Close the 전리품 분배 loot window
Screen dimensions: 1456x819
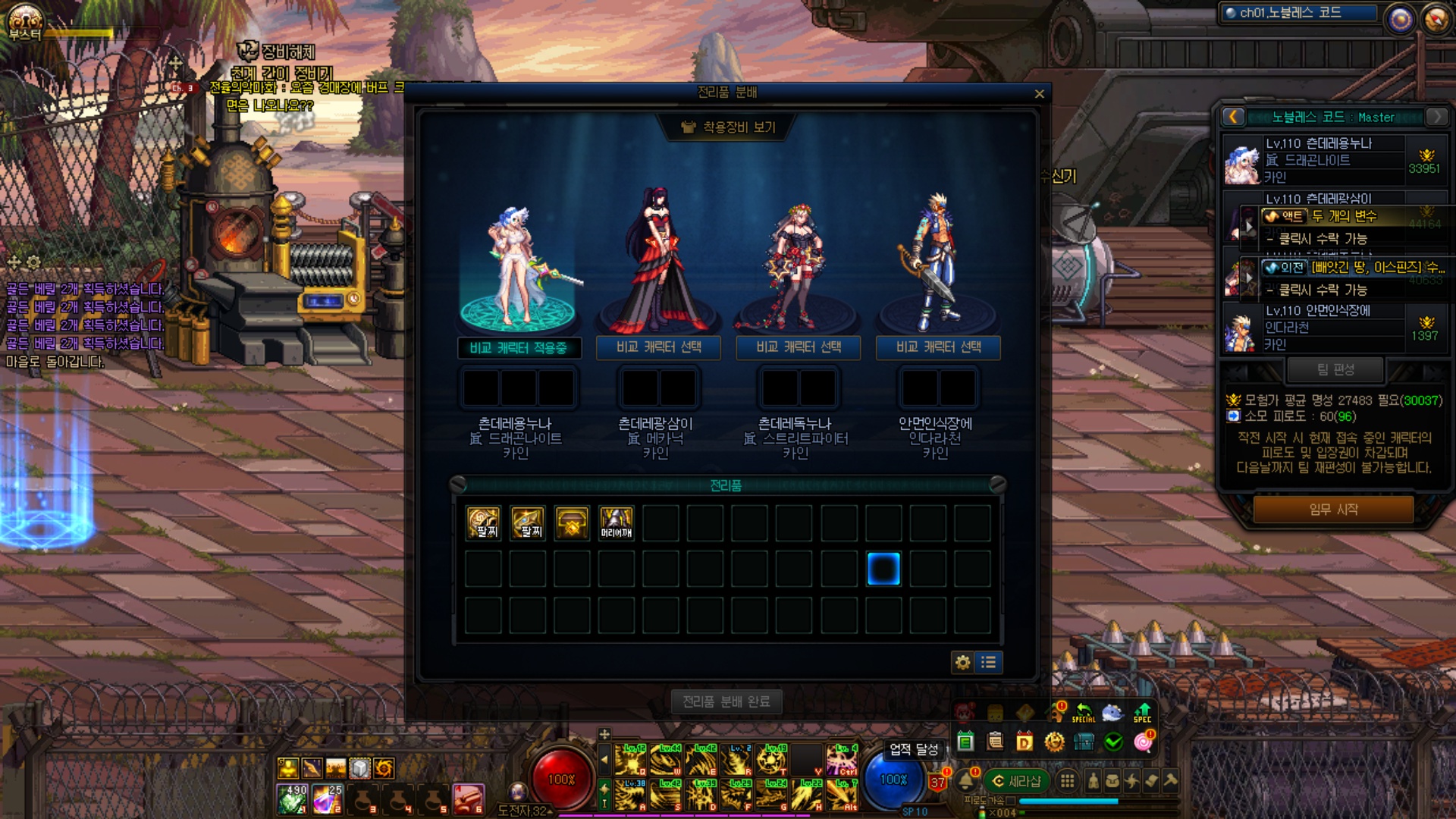click(x=1039, y=94)
